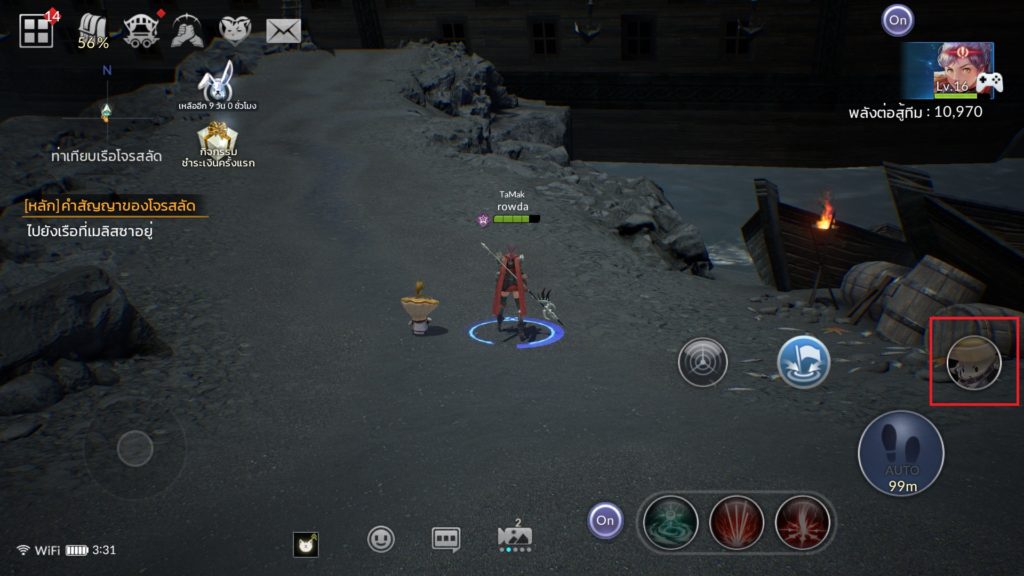Toggle the On button beside the skill bar

tap(605, 520)
